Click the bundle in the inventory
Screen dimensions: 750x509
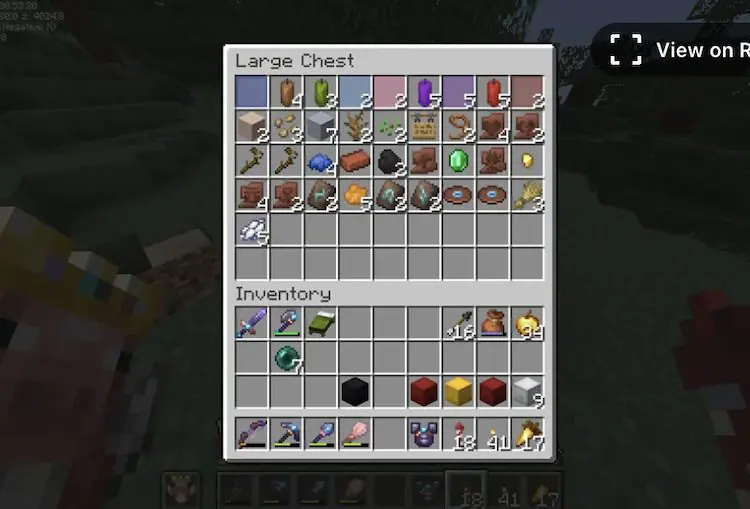(x=492, y=323)
